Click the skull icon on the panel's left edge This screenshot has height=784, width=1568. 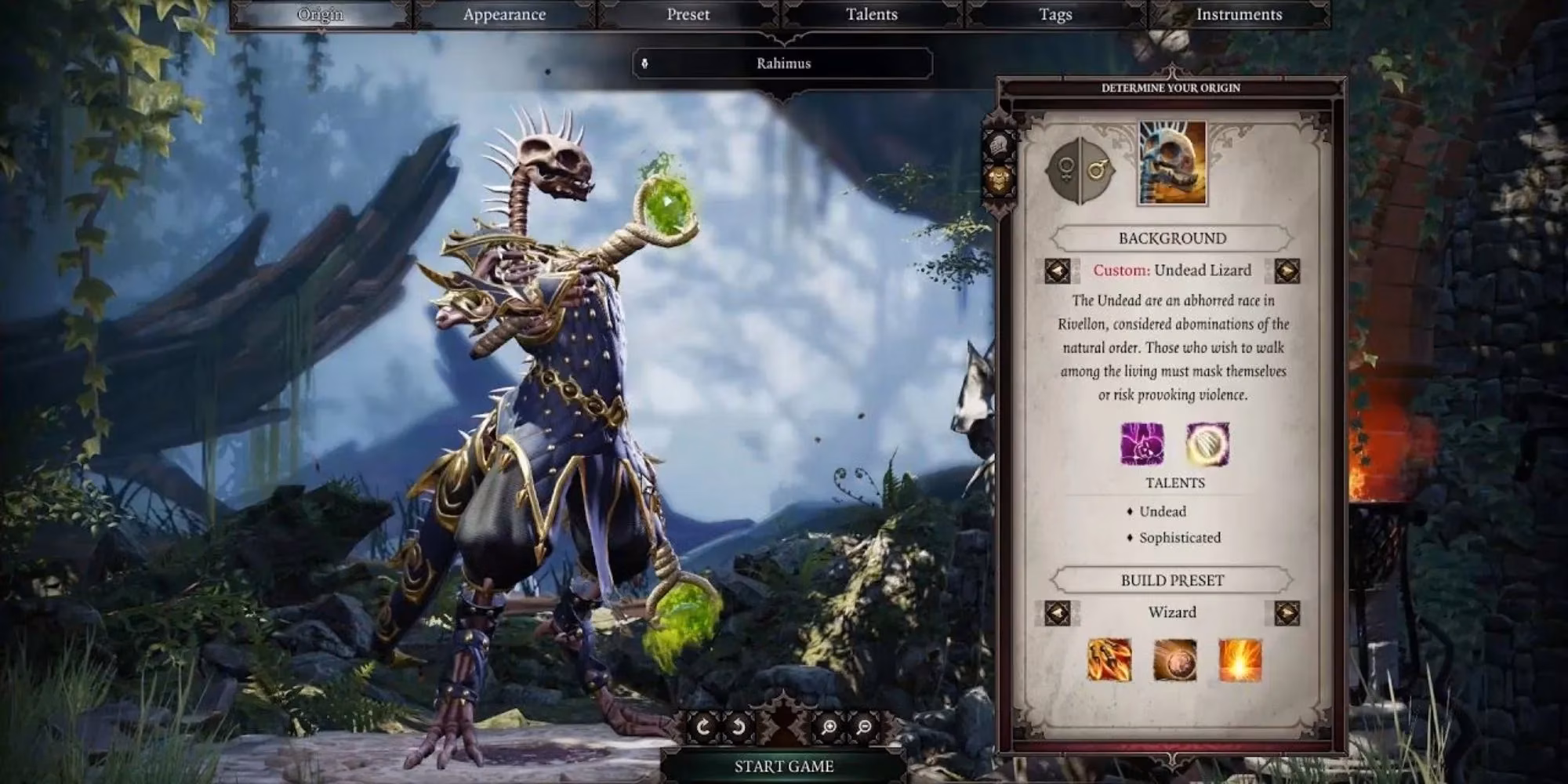click(997, 143)
